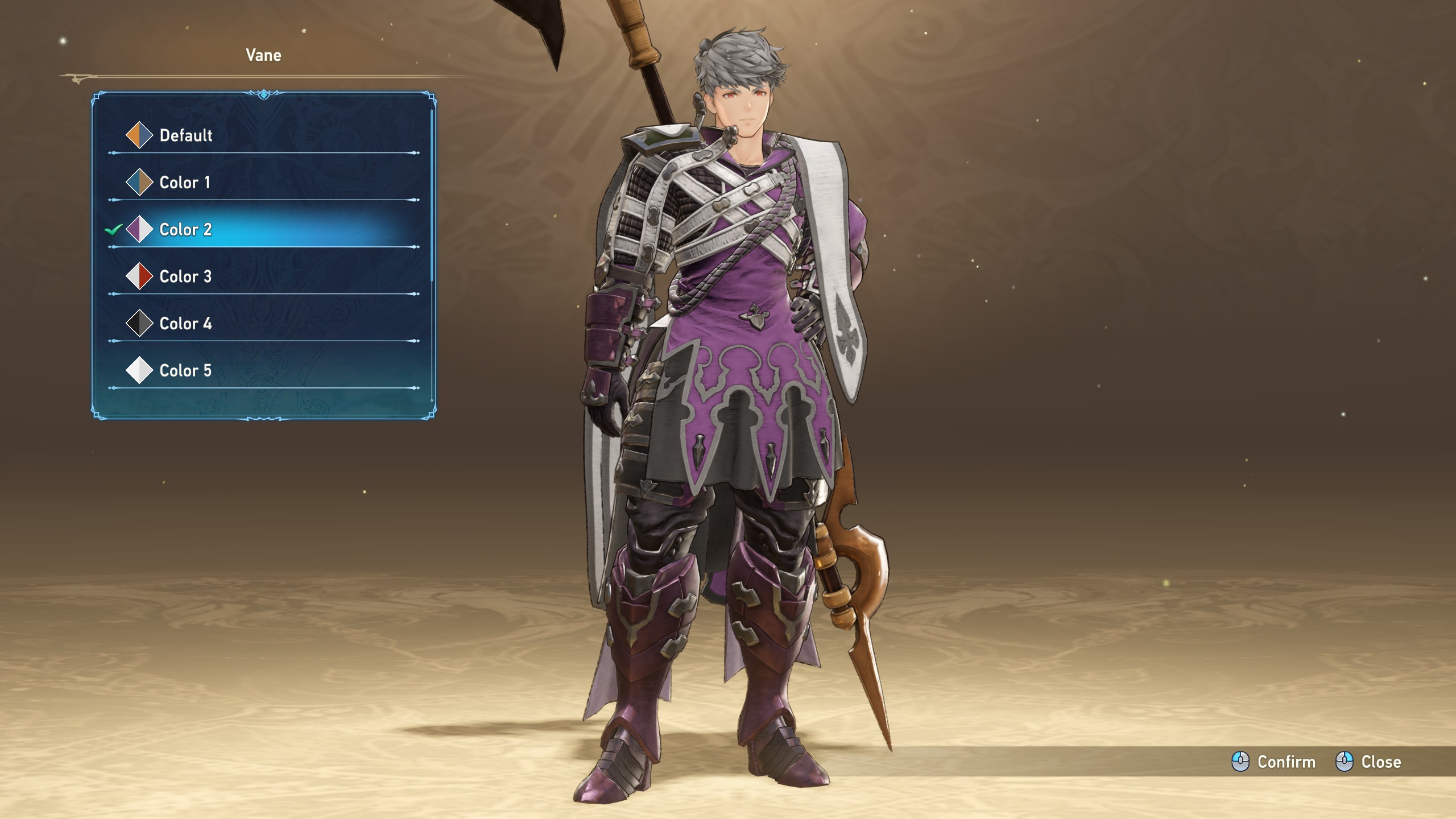Switch to the Color 3 palette

coord(185,277)
